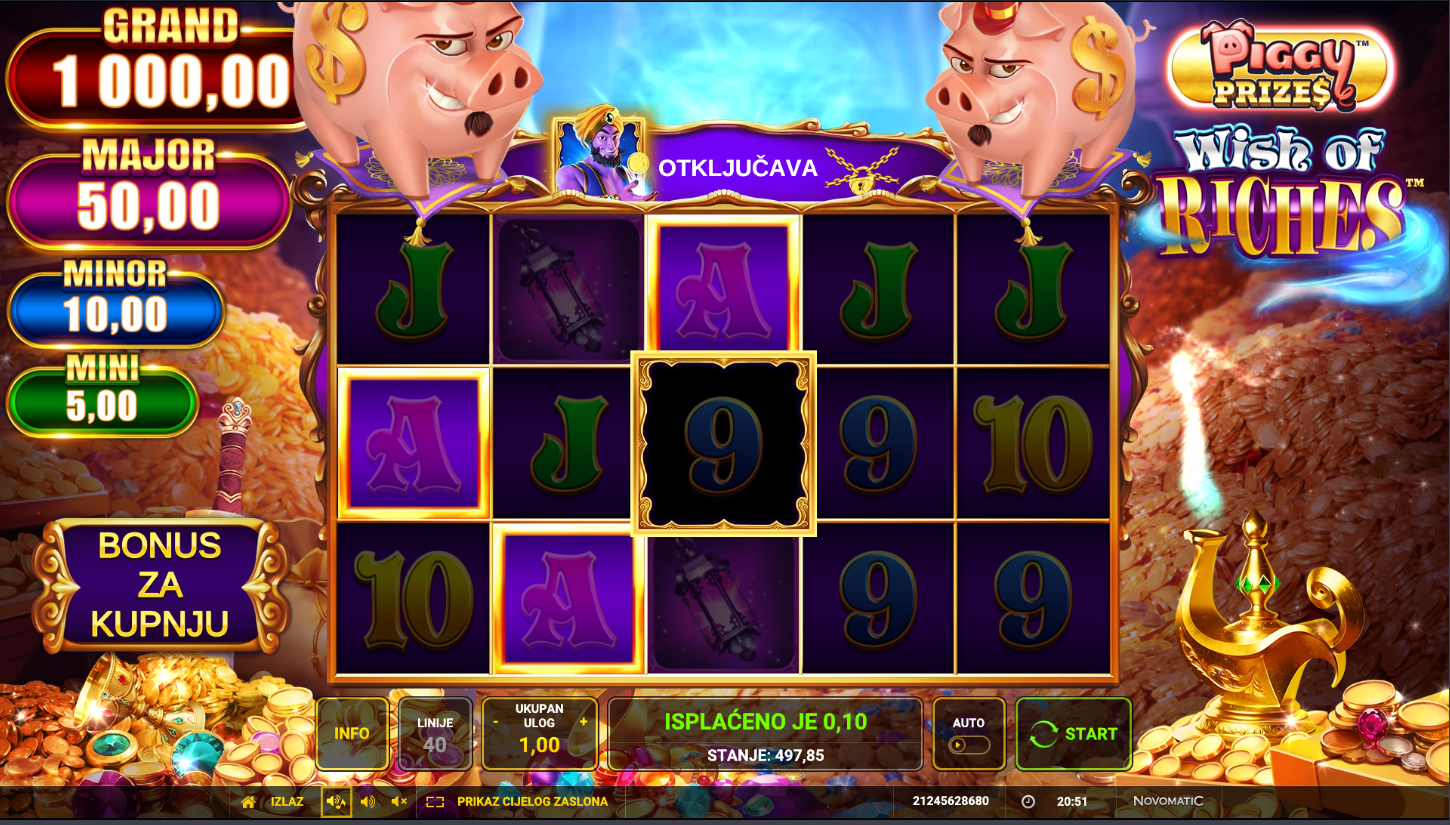Open the INFO paytable
The image size is (1450, 825).
click(x=352, y=734)
